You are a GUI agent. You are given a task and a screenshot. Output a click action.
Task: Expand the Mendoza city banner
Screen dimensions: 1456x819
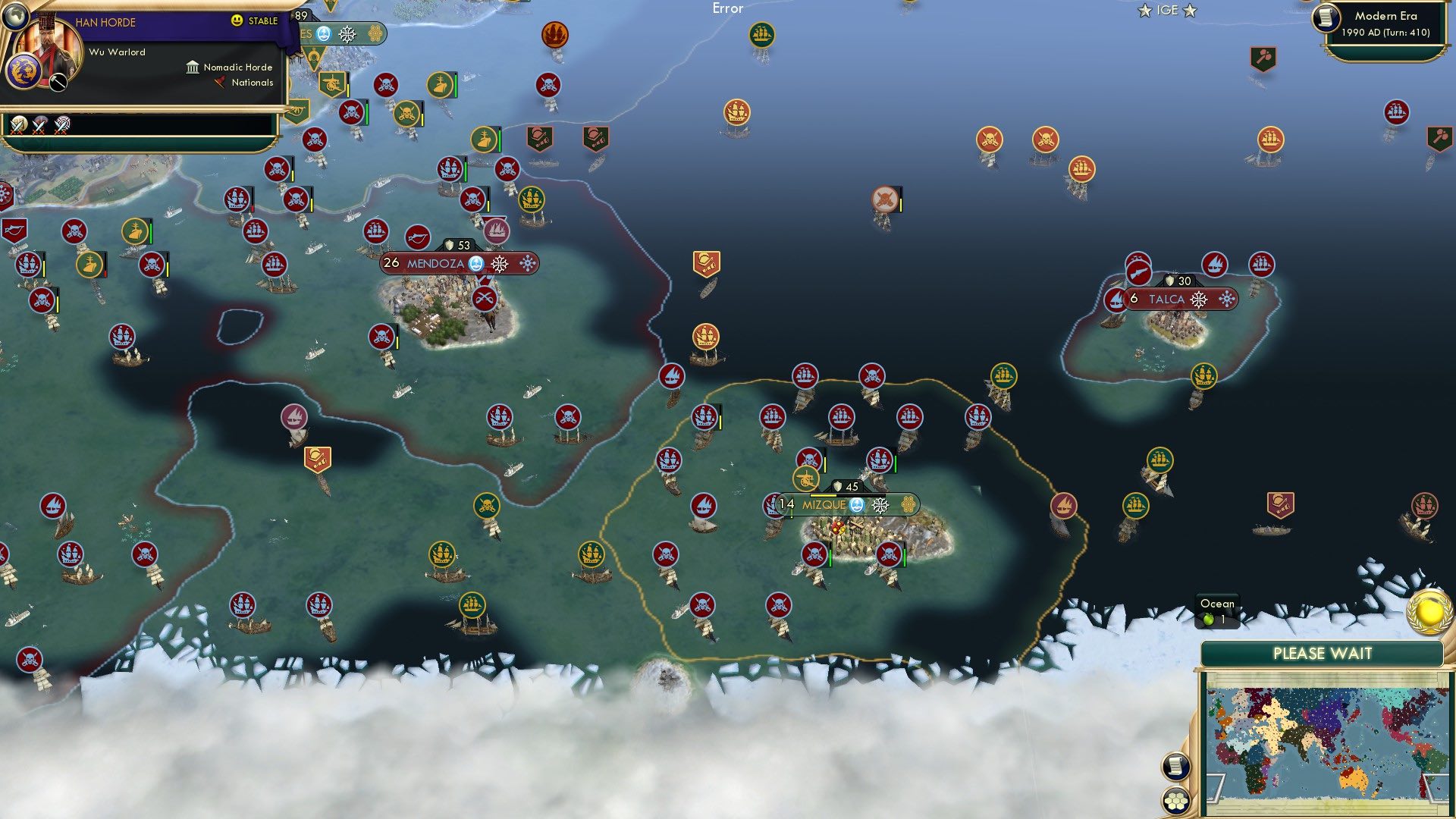pos(434,263)
